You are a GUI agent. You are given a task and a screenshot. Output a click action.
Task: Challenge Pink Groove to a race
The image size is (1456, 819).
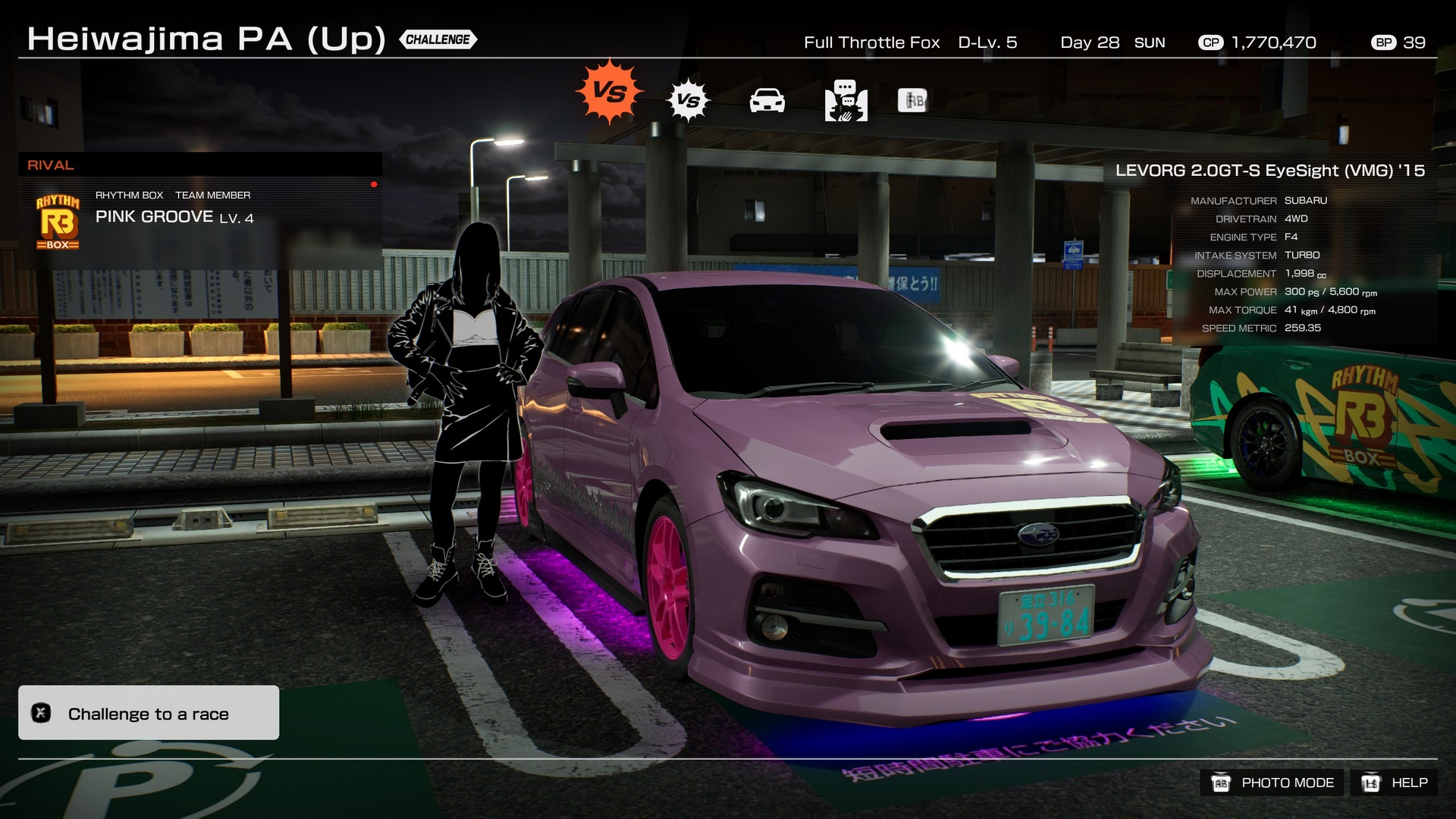[149, 713]
